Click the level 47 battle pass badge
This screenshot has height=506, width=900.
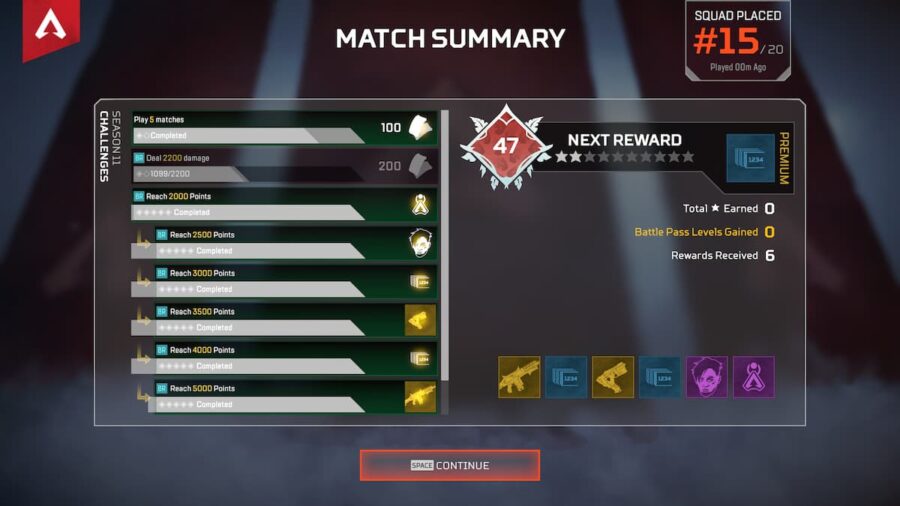point(506,146)
